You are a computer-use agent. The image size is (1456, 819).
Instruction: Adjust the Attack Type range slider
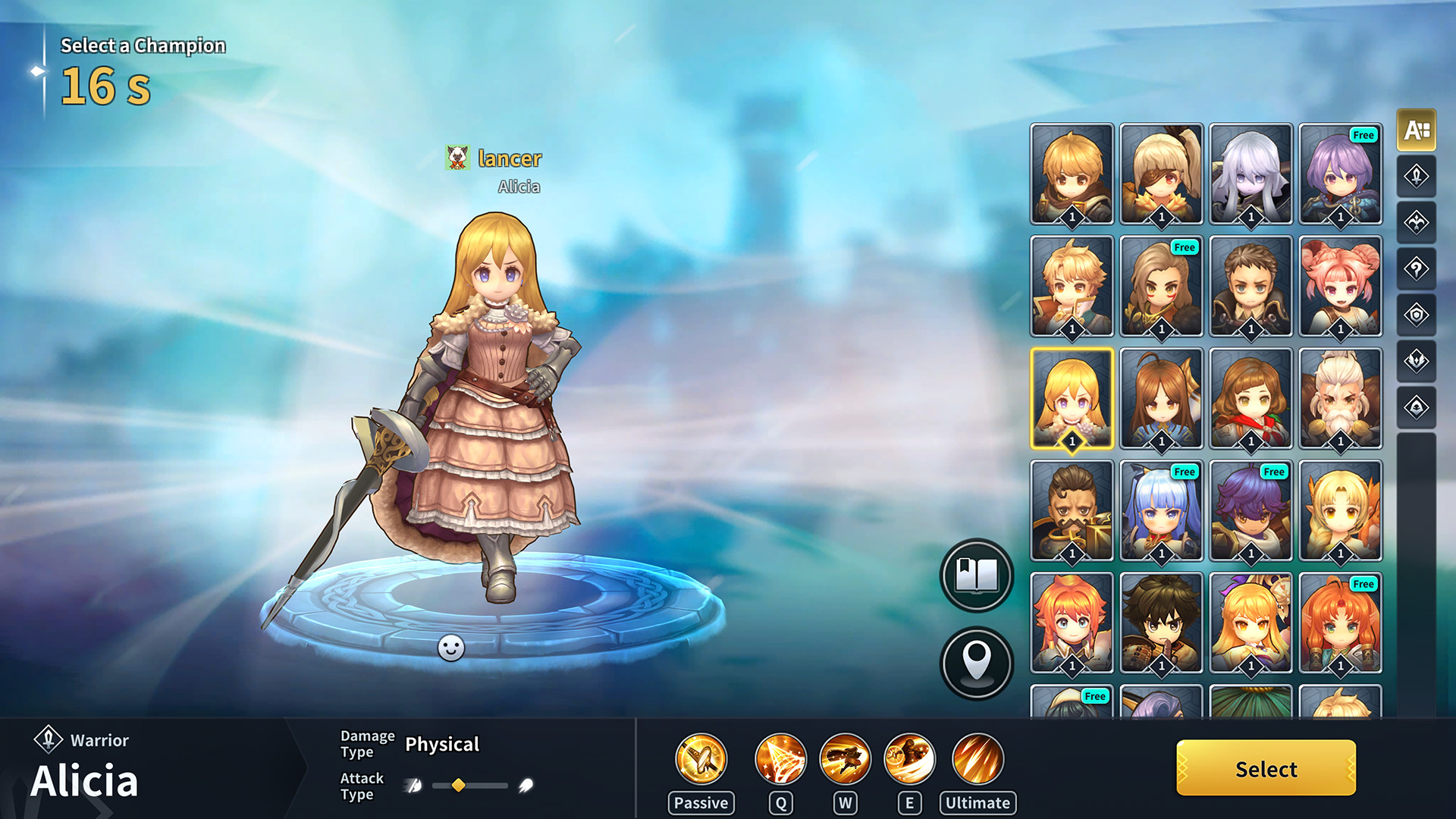tap(458, 786)
